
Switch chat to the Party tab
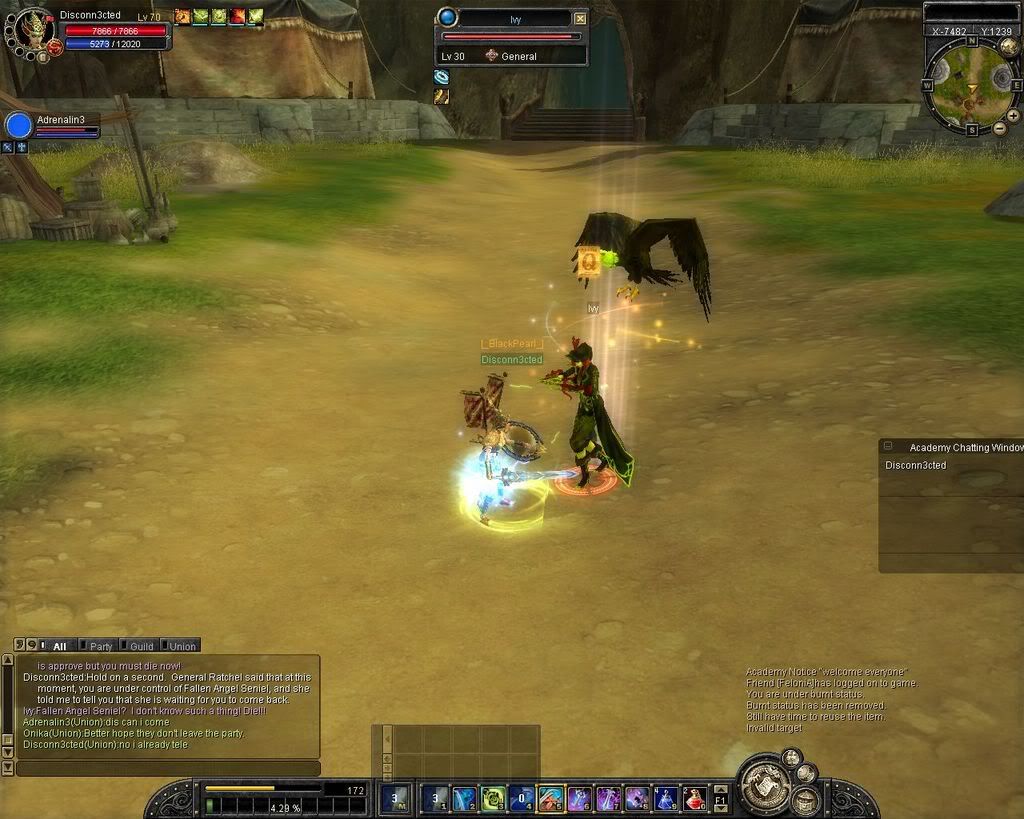(101, 646)
